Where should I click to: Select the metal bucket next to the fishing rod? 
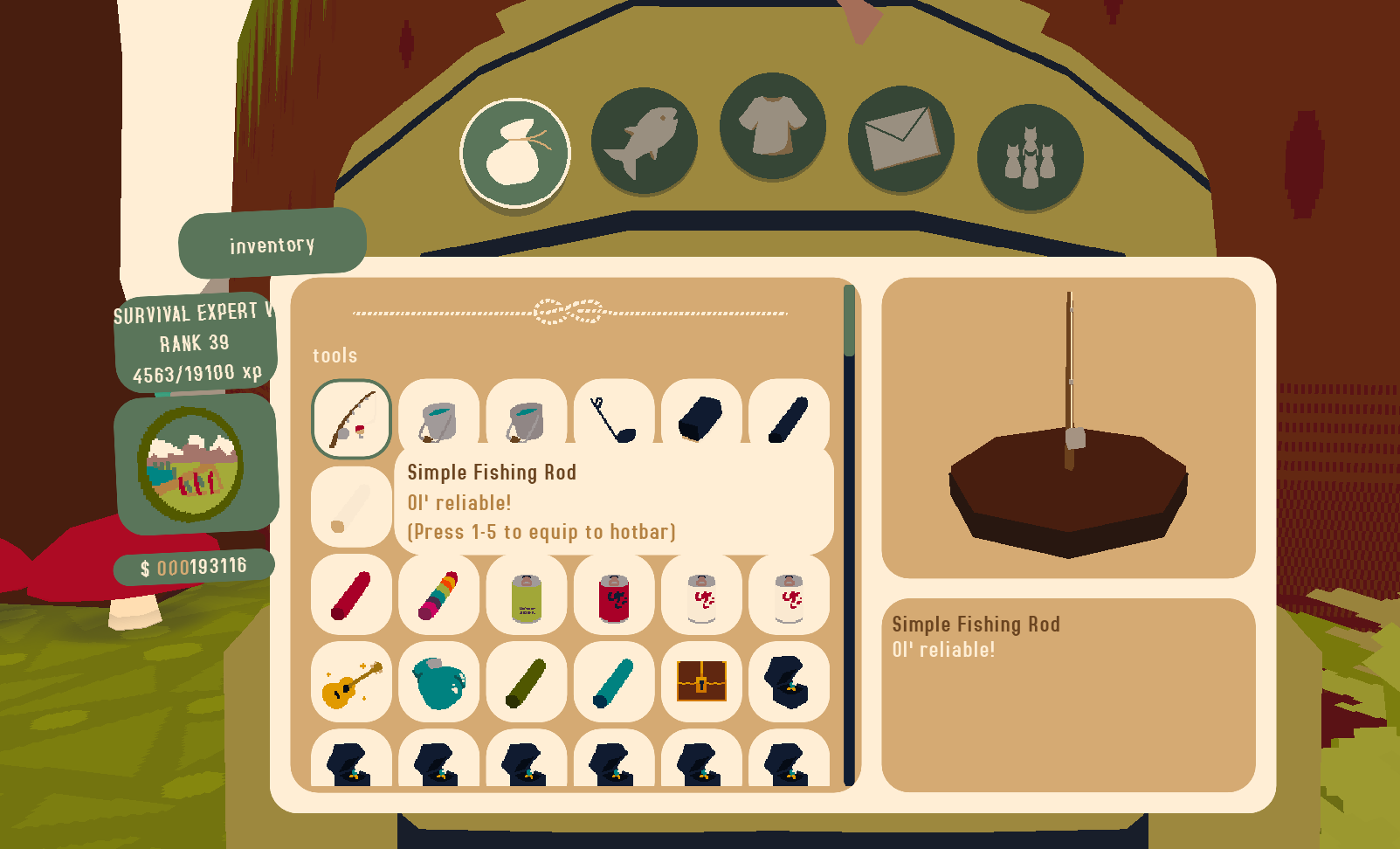click(438, 419)
